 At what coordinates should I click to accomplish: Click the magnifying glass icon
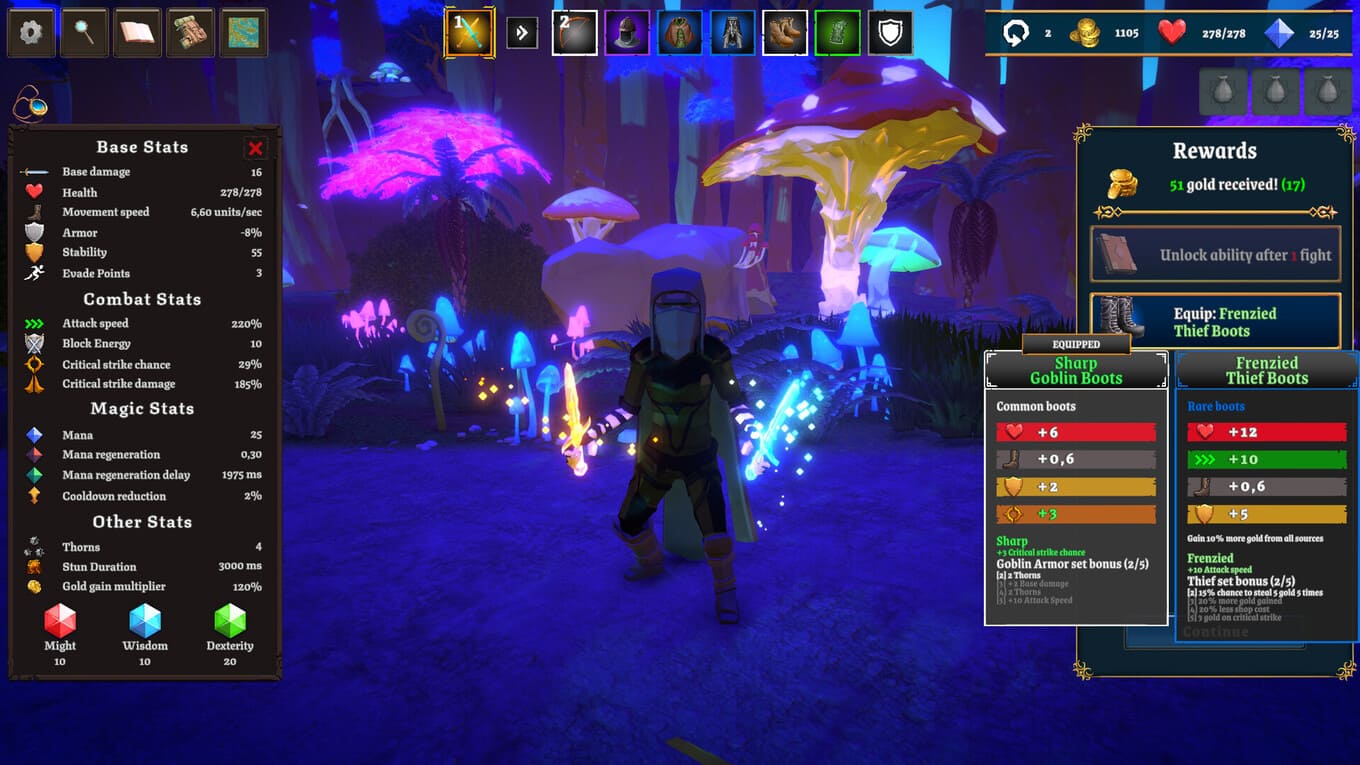pos(84,33)
